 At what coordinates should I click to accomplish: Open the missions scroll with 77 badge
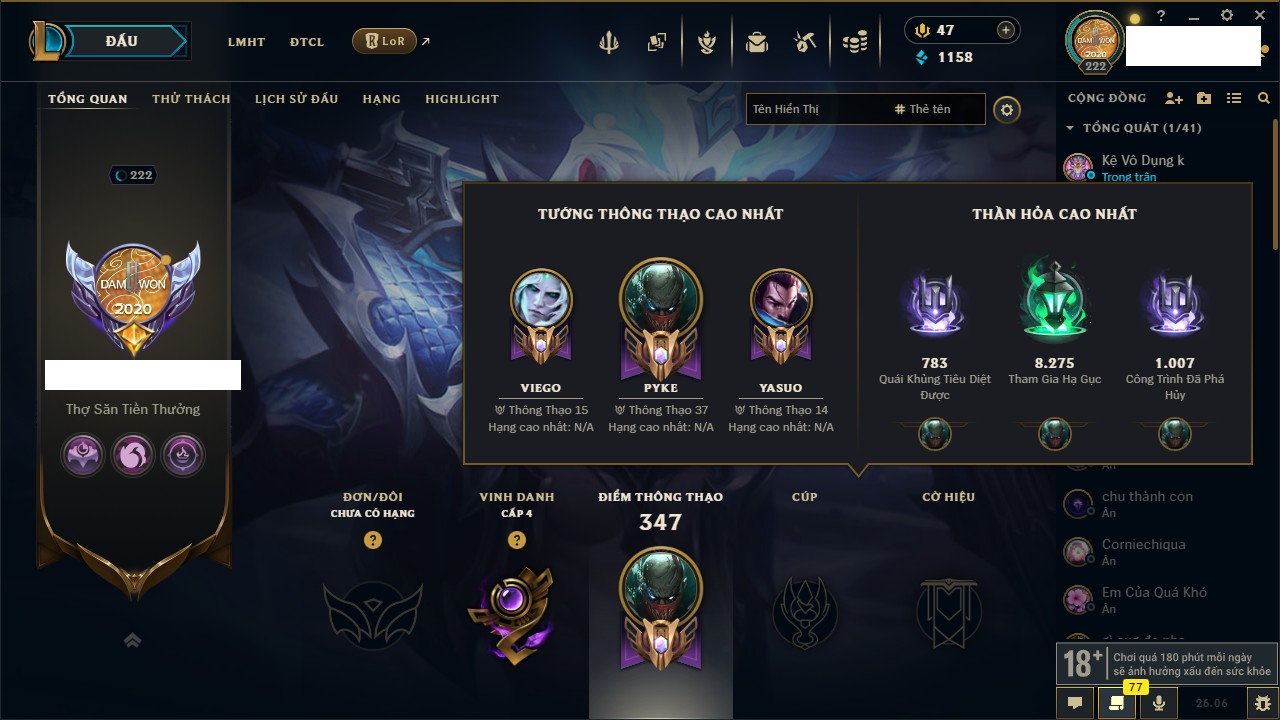coord(1117,703)
